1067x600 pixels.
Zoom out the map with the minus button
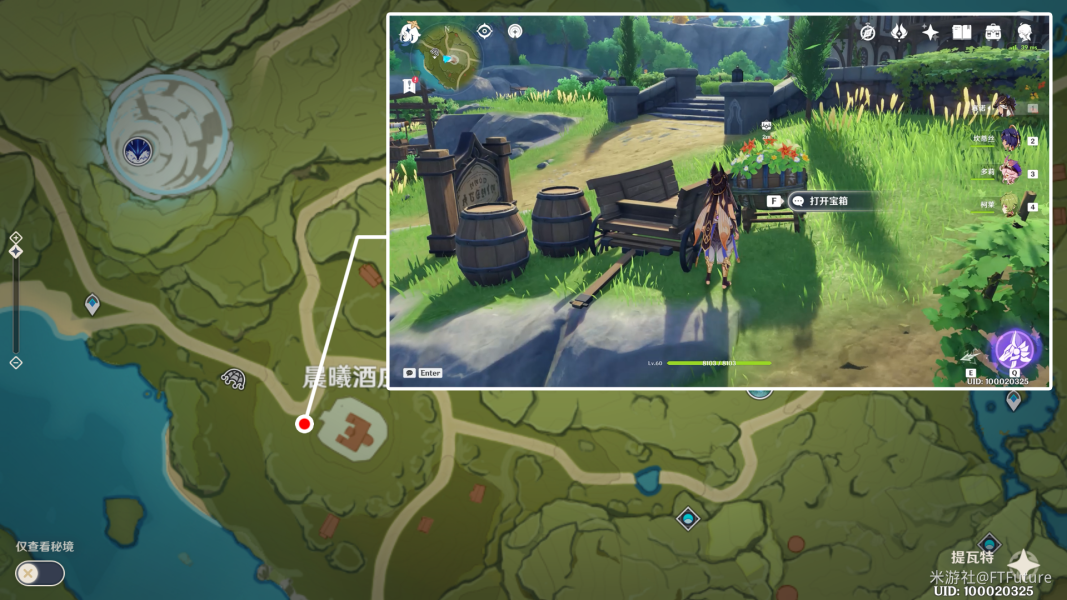coord(16,362)
